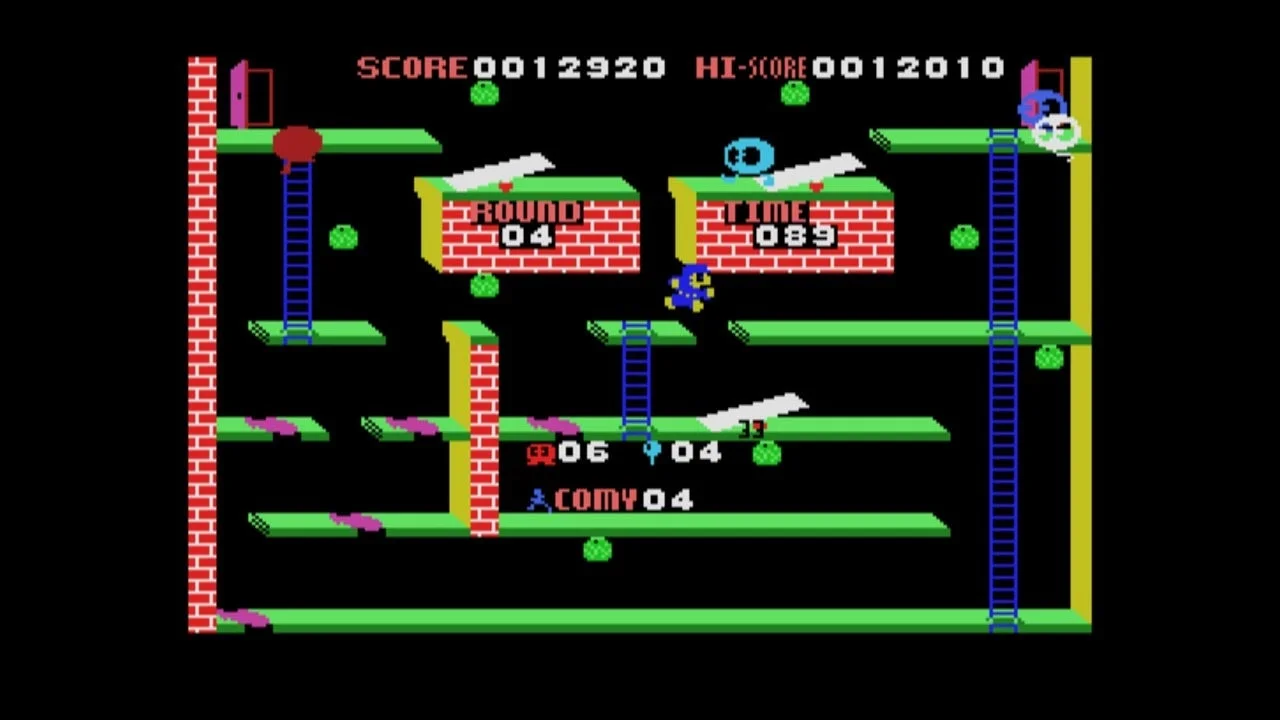
Task: Click the small blue life figure next to COMY
Action: (538, 499)
